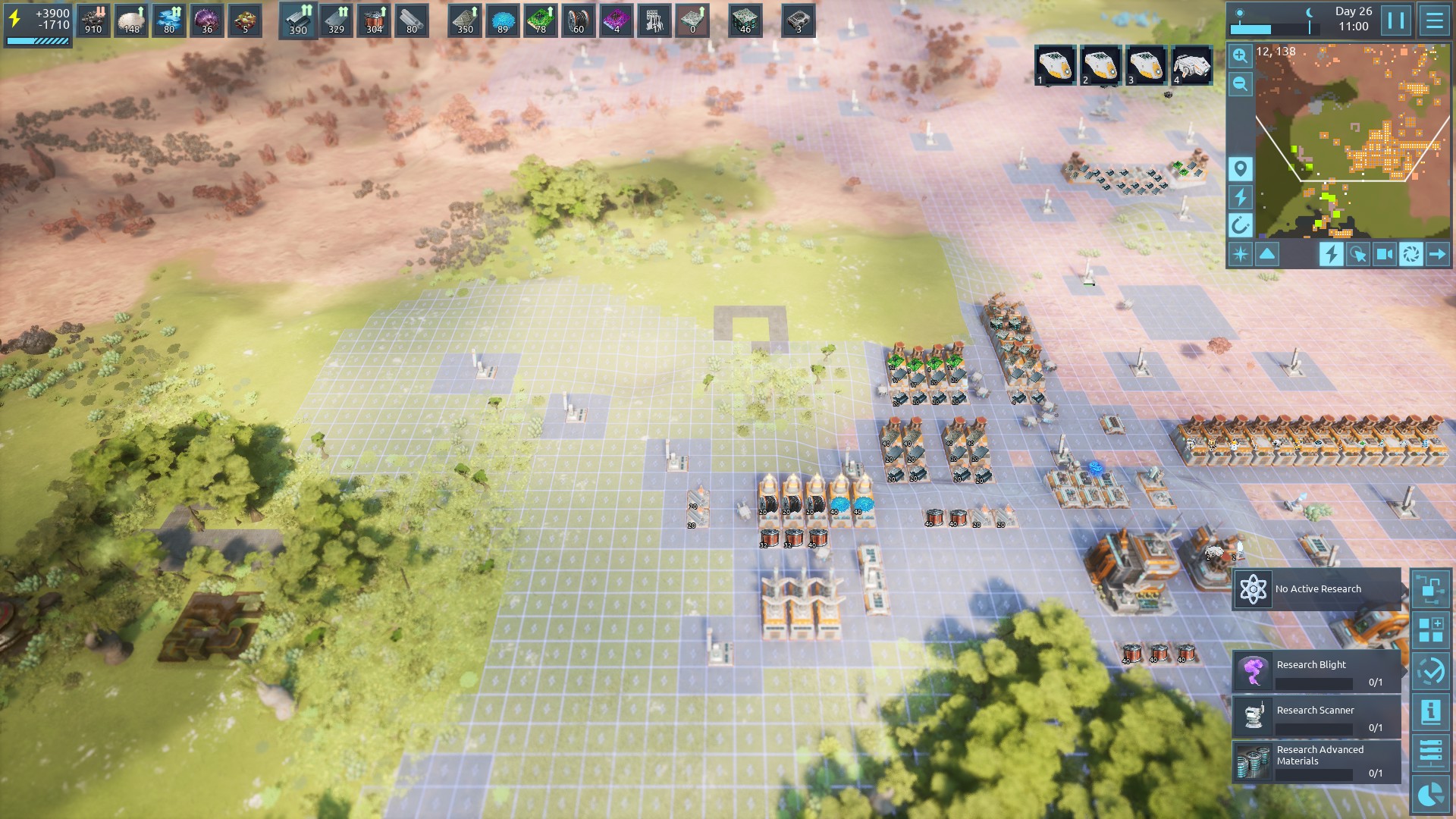
Task: Zoom in on the minimap
Action: click(1240, 55)
